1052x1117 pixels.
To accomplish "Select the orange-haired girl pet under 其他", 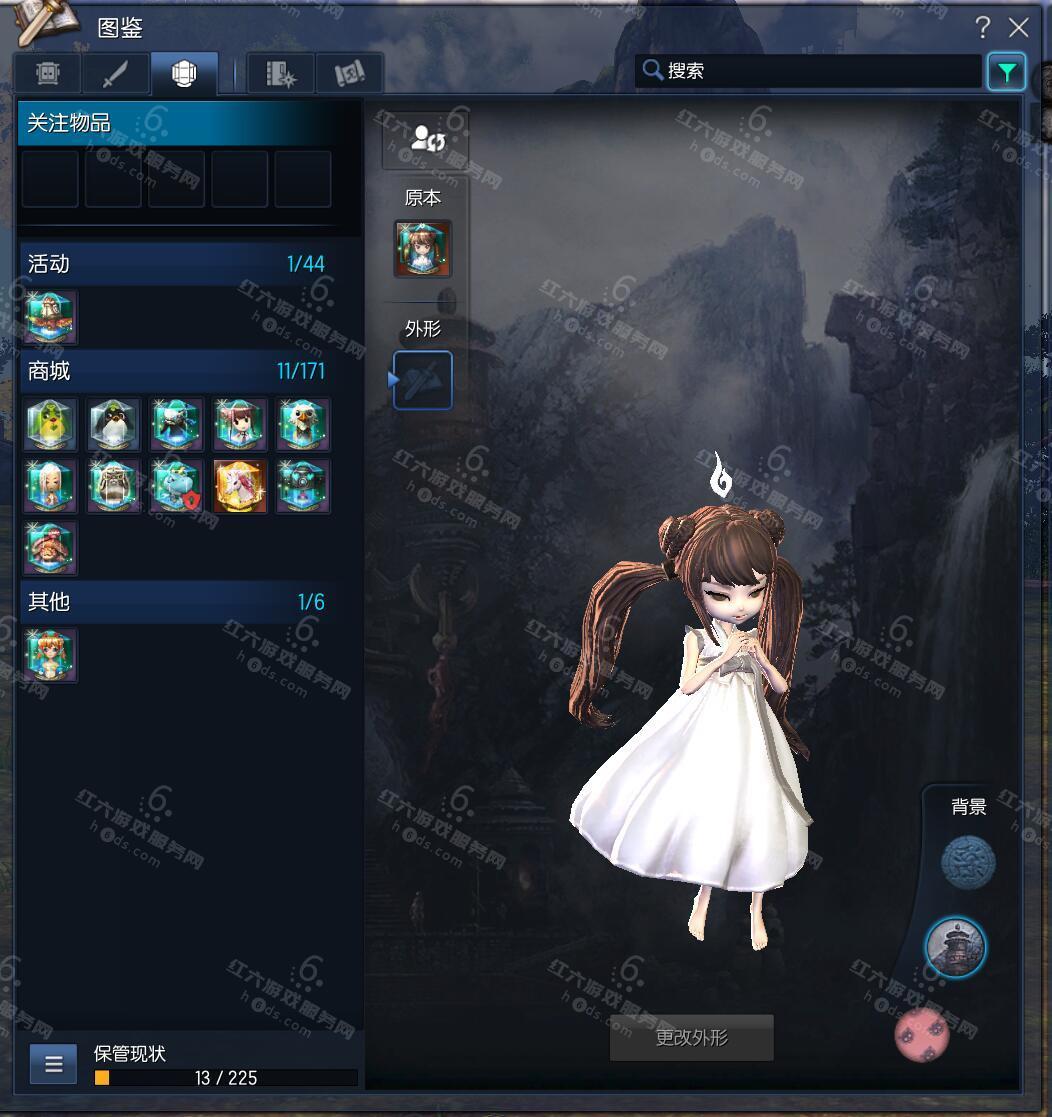I will tap(51, 655).
